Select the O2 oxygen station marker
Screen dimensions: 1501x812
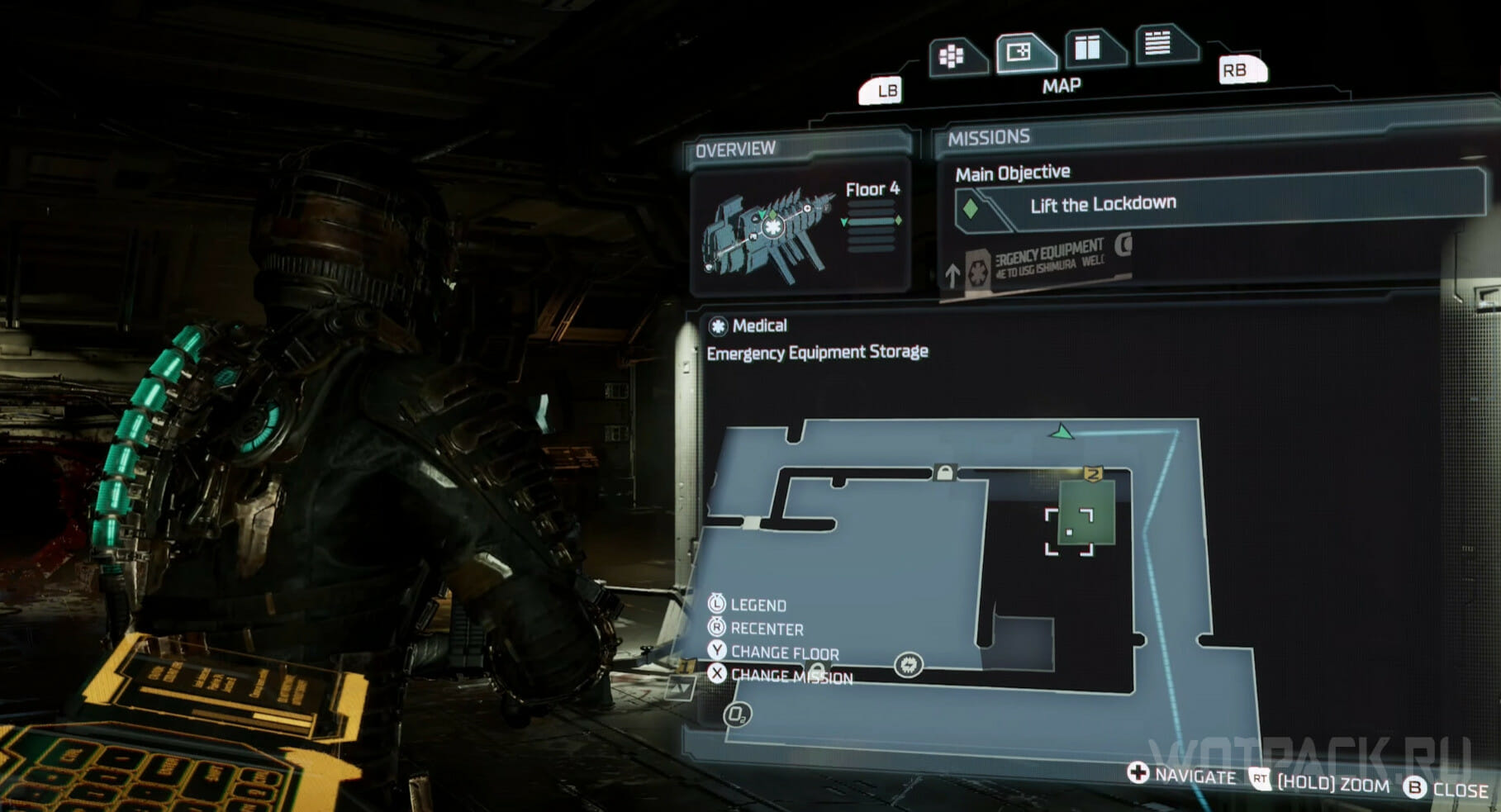[x=737, y=715]
